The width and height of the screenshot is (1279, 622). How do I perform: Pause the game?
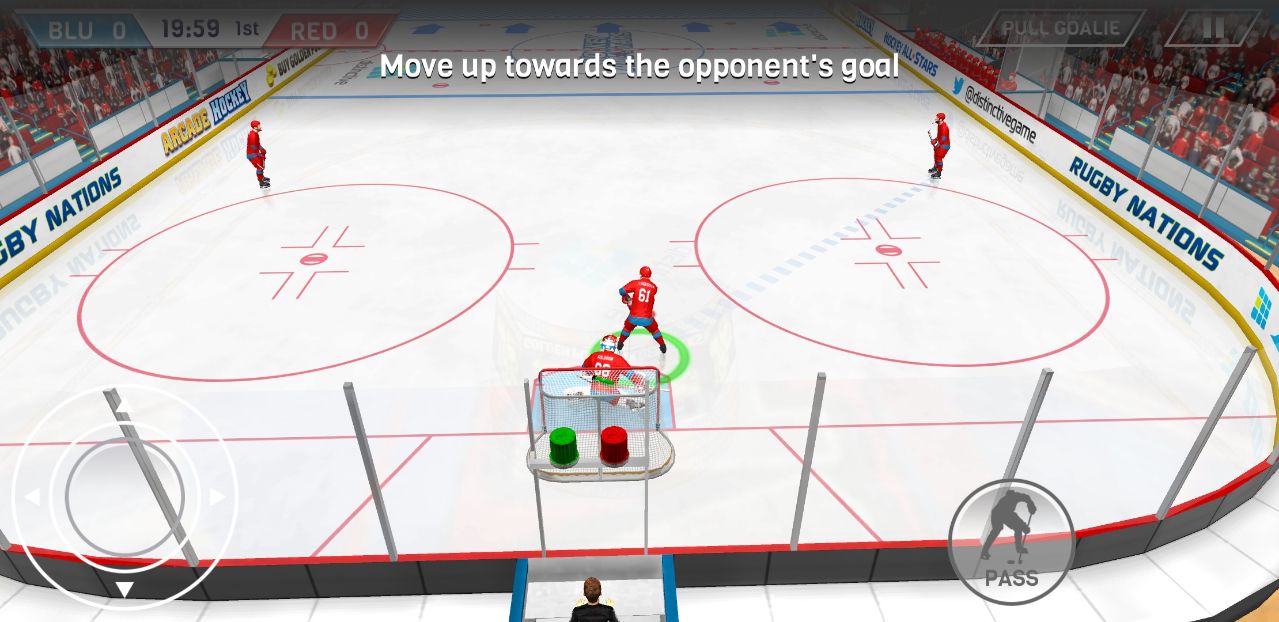coord(1211,28)
